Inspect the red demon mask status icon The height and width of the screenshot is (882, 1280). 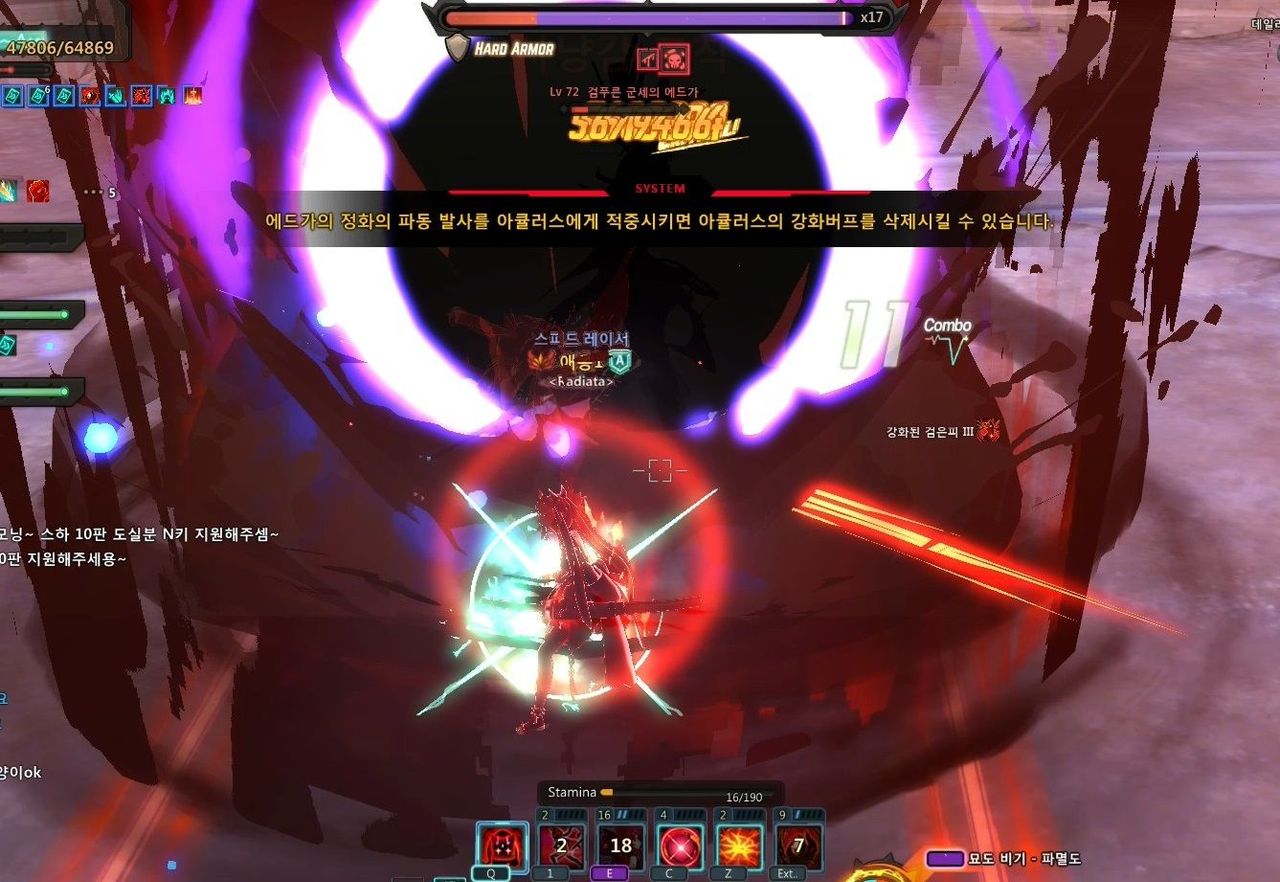(989, 431)
